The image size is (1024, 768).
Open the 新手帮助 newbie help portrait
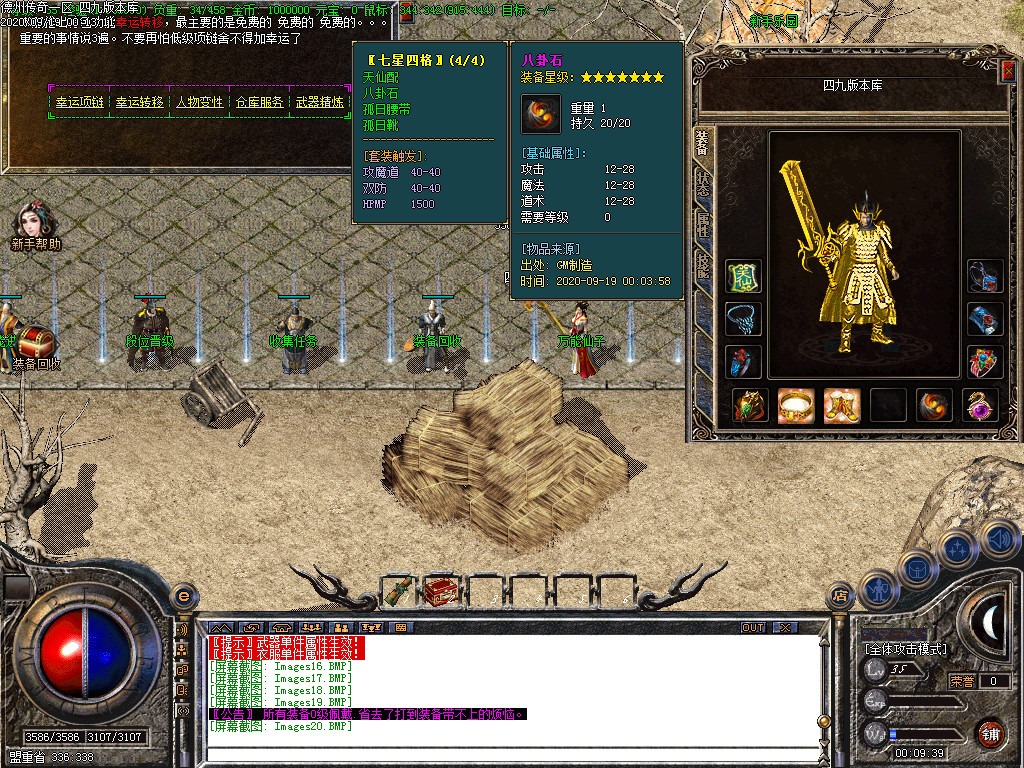(x=35, y=225)
